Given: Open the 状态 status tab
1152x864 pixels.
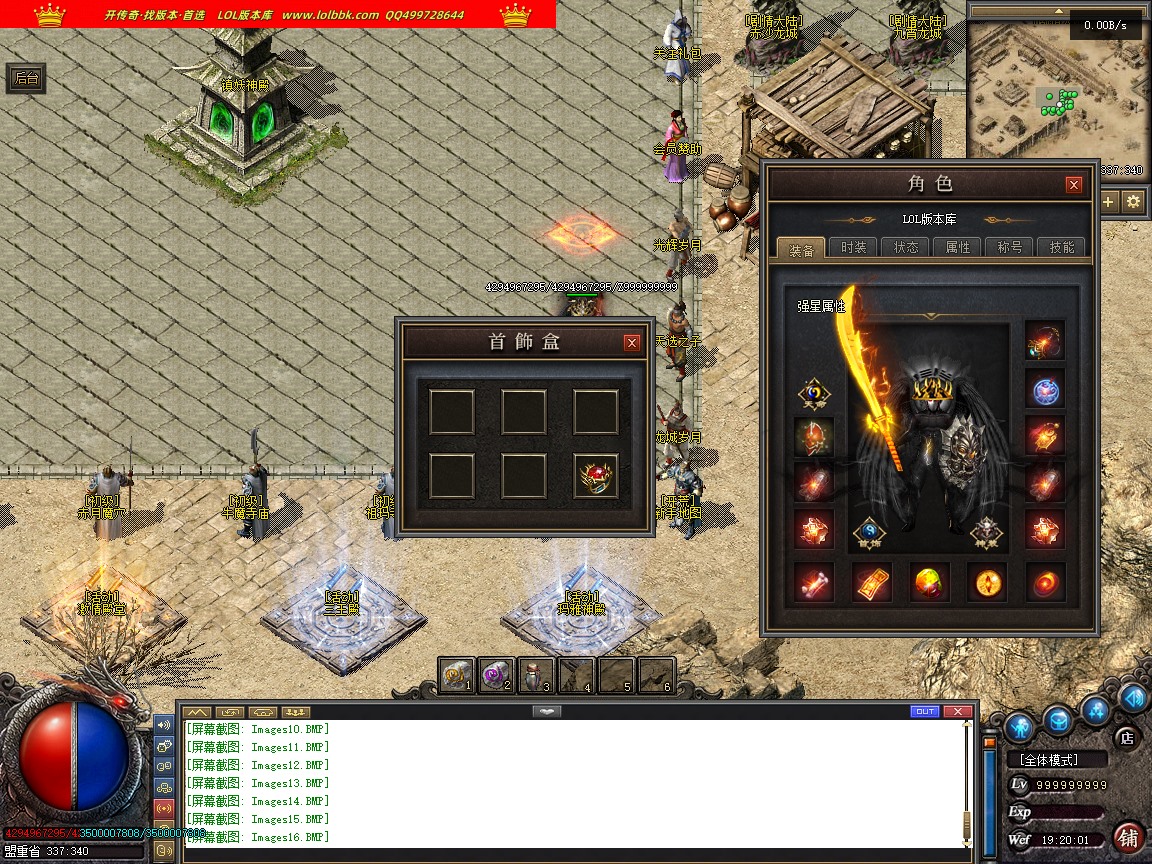Looking at the screenshot, I should [x=906, y=247].
